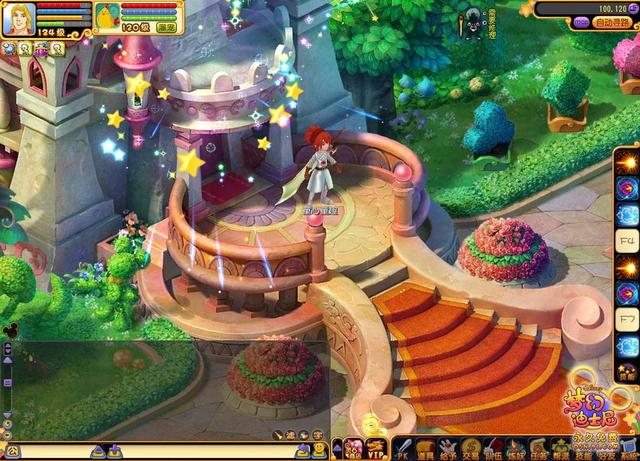This screenshot has width=640, height=461.
Task: Open the 道具 items bag
Action: click(426, 449)
